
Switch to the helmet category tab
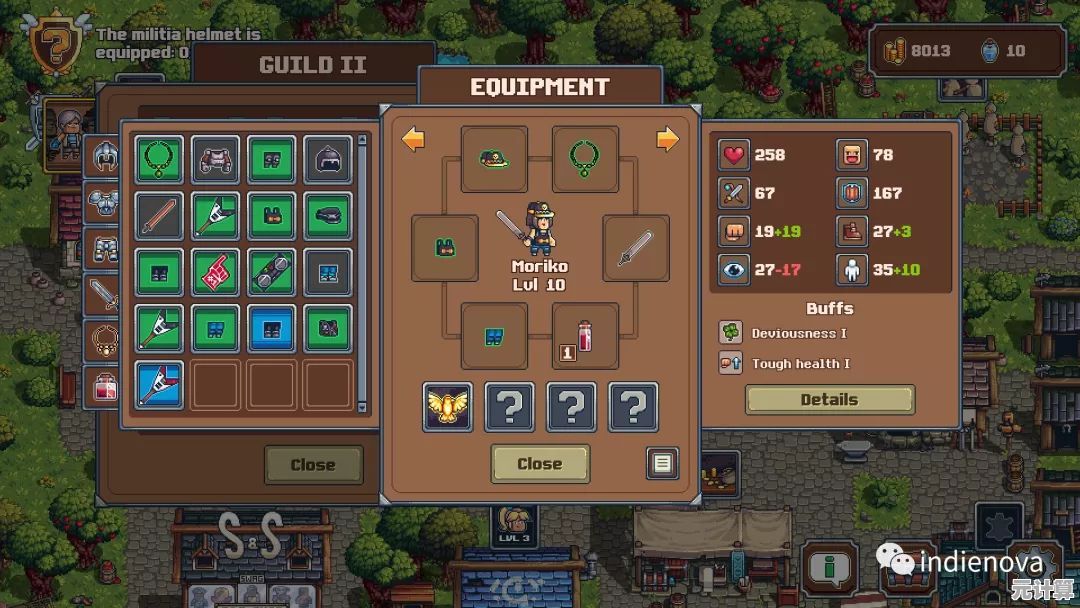pyautogui.click(x=104, y=156)
